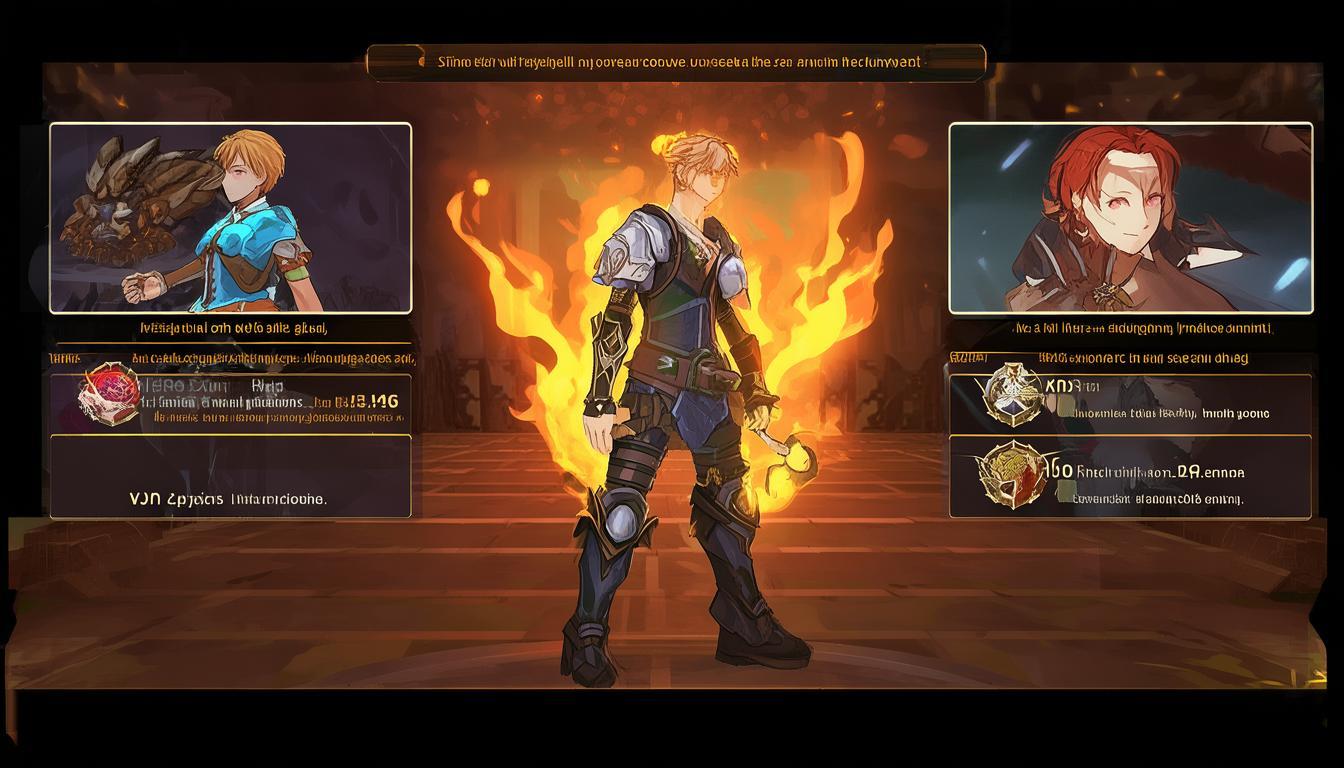This screenshot has height=768, width=1344.
Task: Select the red-haired character portrait
Action: tap(1130, 218)
